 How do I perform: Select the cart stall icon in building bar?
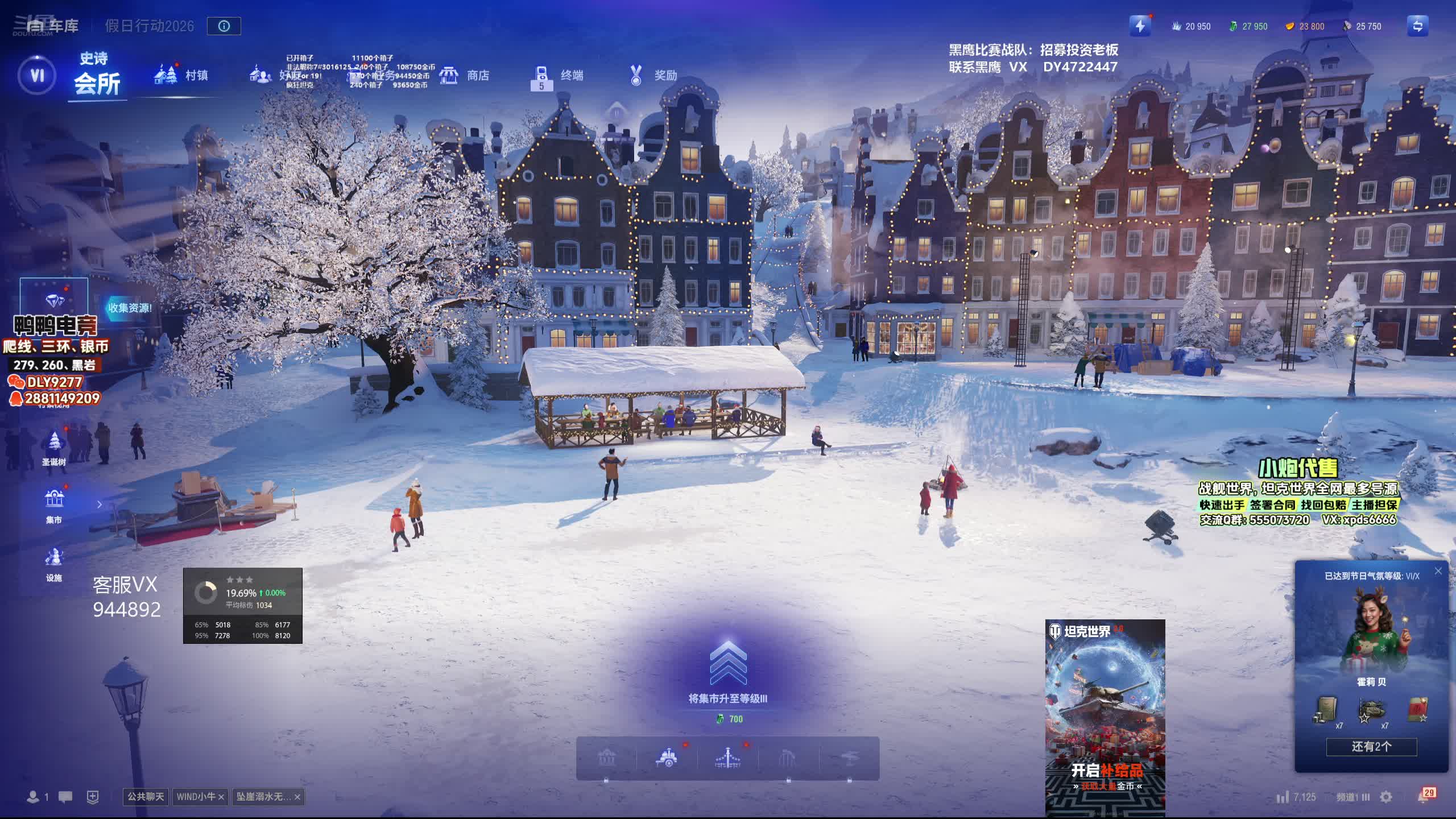[x=667, y=758]
